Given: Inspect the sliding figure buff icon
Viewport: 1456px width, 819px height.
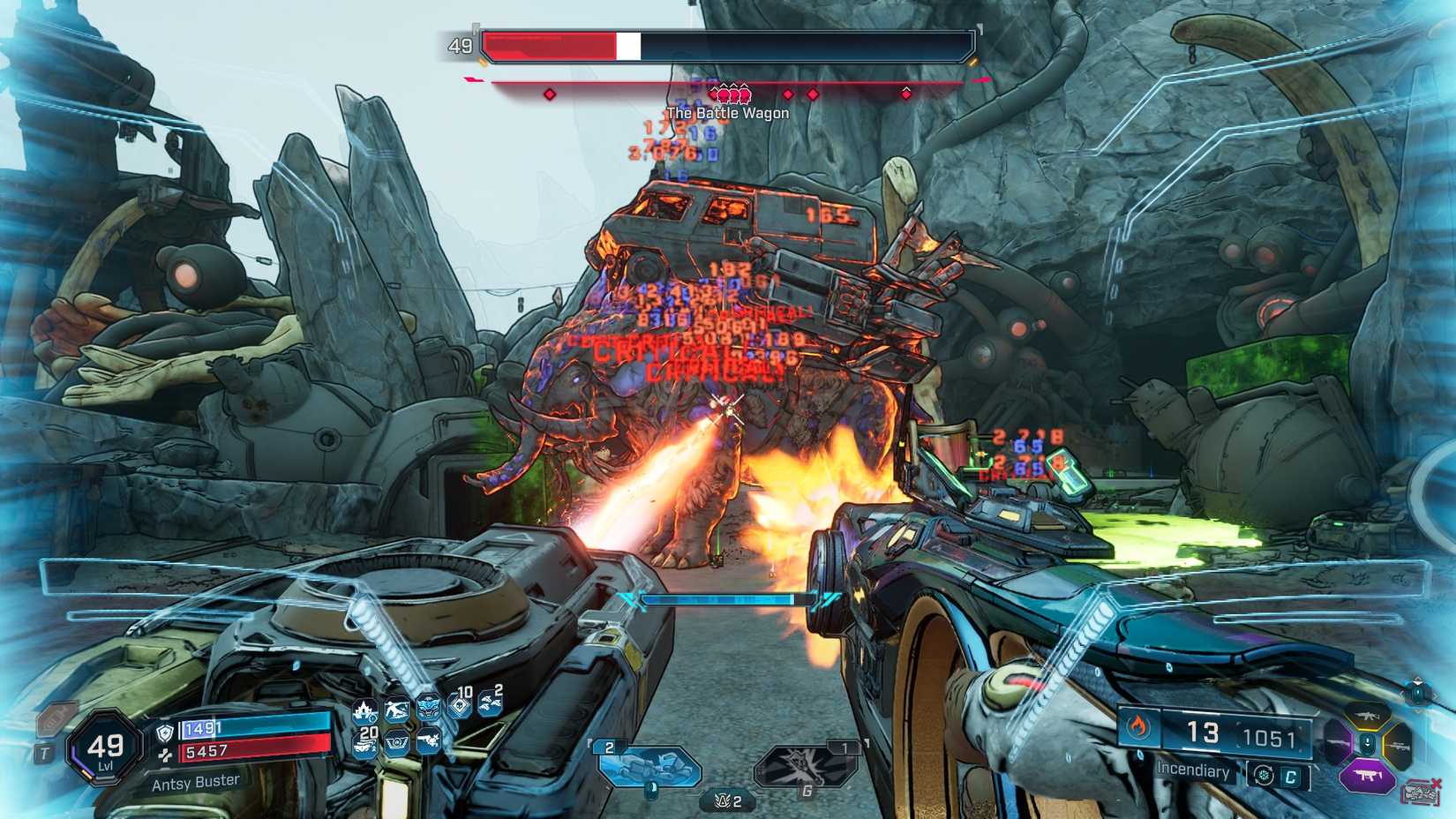Looking at the screenshot, I should pos(396,709).
